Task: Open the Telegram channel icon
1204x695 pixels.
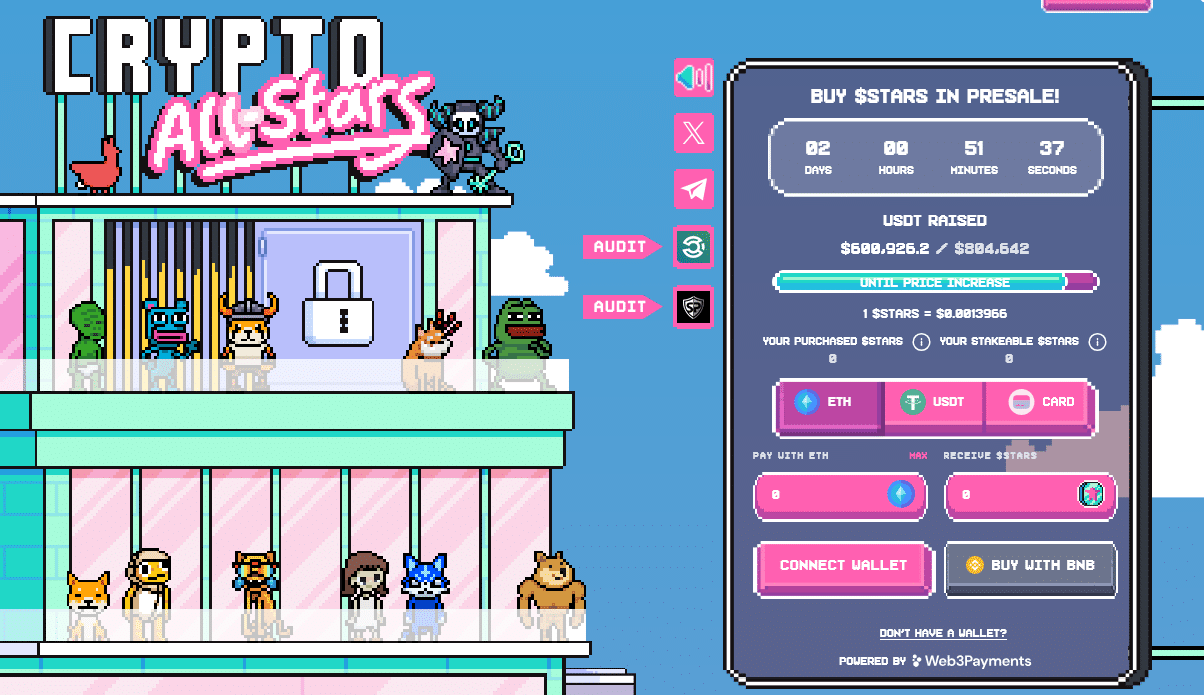Action: click(x=693, y=188)
